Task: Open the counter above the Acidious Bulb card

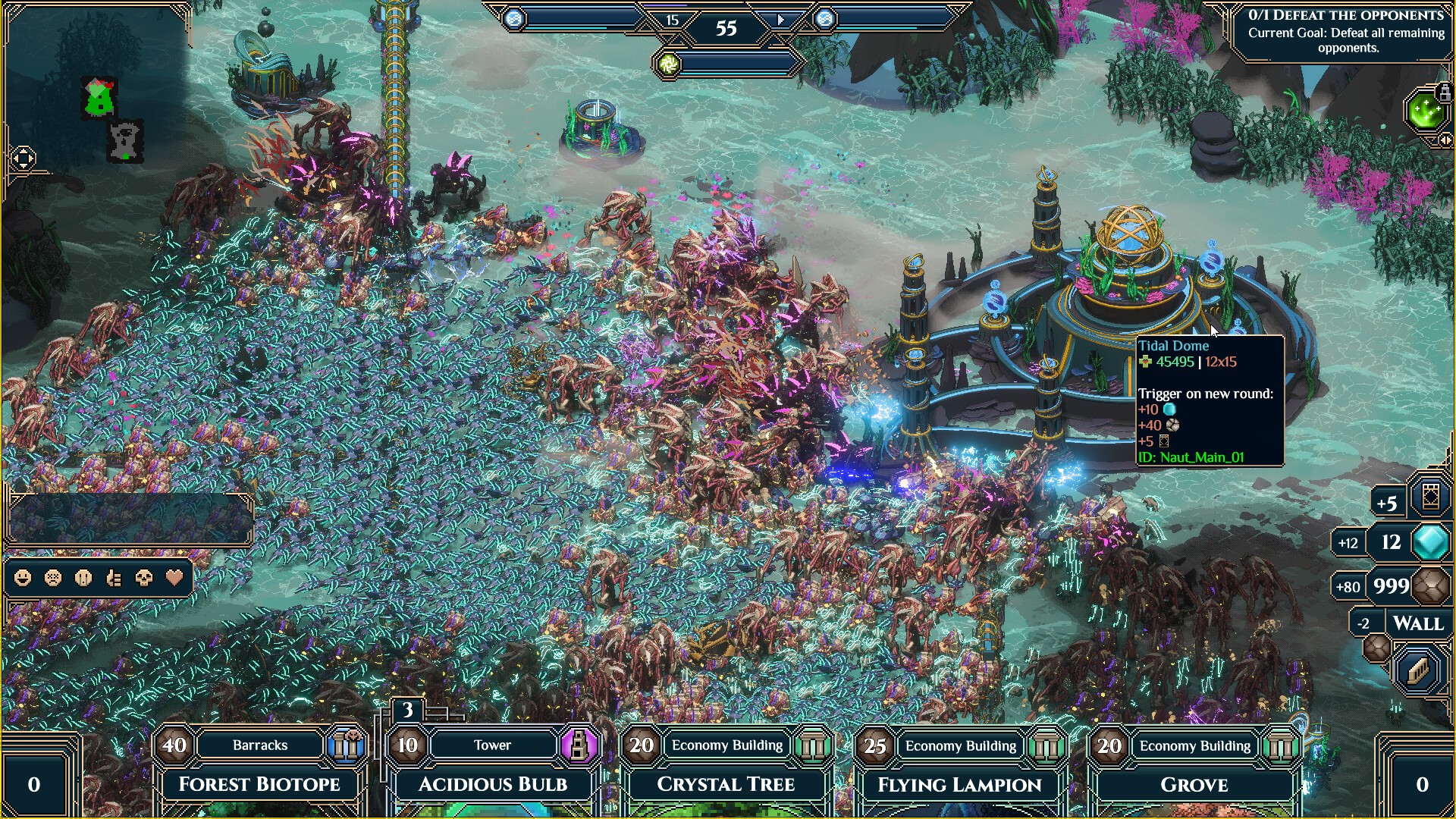Action: (407, 711)
